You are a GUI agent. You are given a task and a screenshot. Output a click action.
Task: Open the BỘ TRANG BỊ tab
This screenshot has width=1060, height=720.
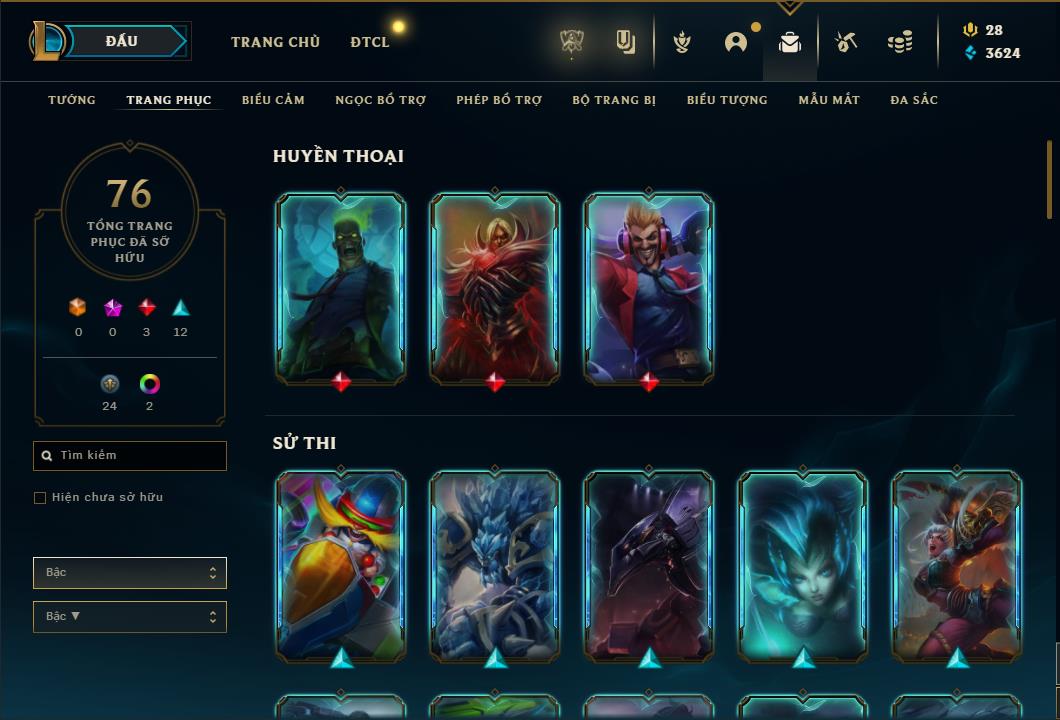[614, 100]
